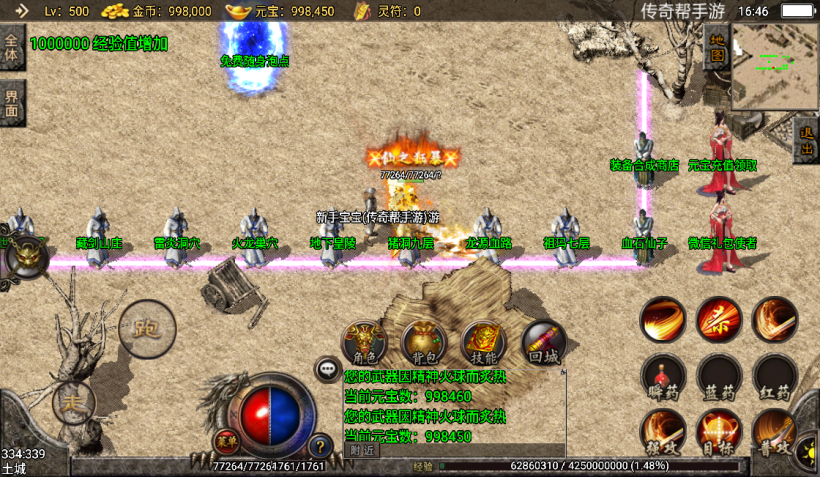The height and width of the screenshot is (477, 820).
Task: Activate the 强攻 forced attack button
Action: coord(662,431)
